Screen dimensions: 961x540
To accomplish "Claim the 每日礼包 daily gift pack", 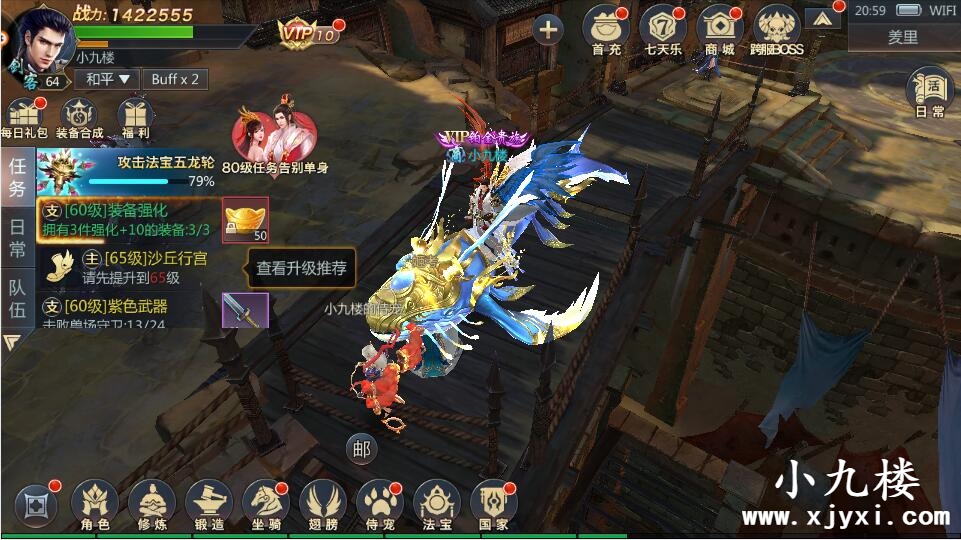I will (23, 118).
